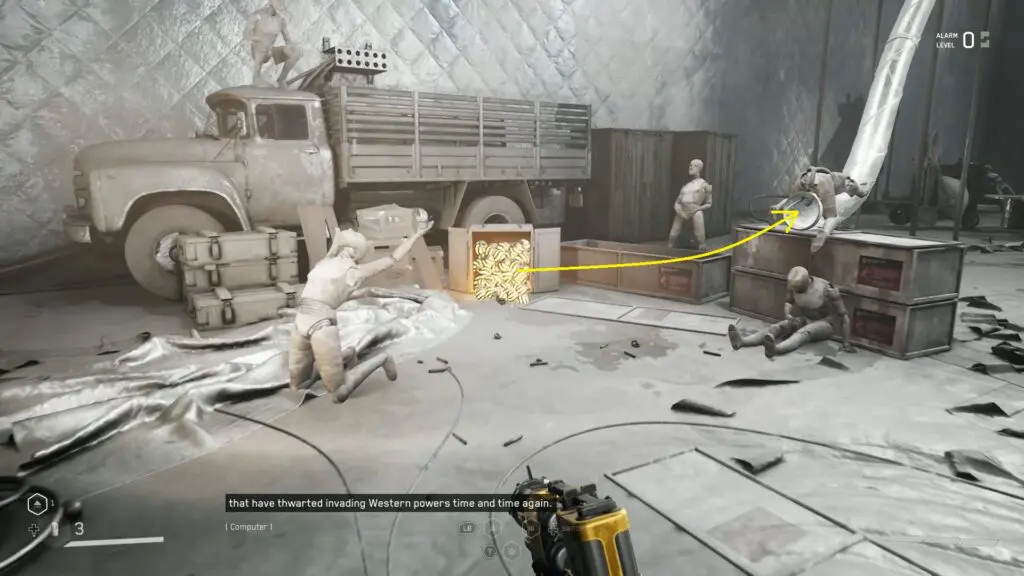Click the medical cross healing icon
The image size is (1024, 576).
pos(35,529)
